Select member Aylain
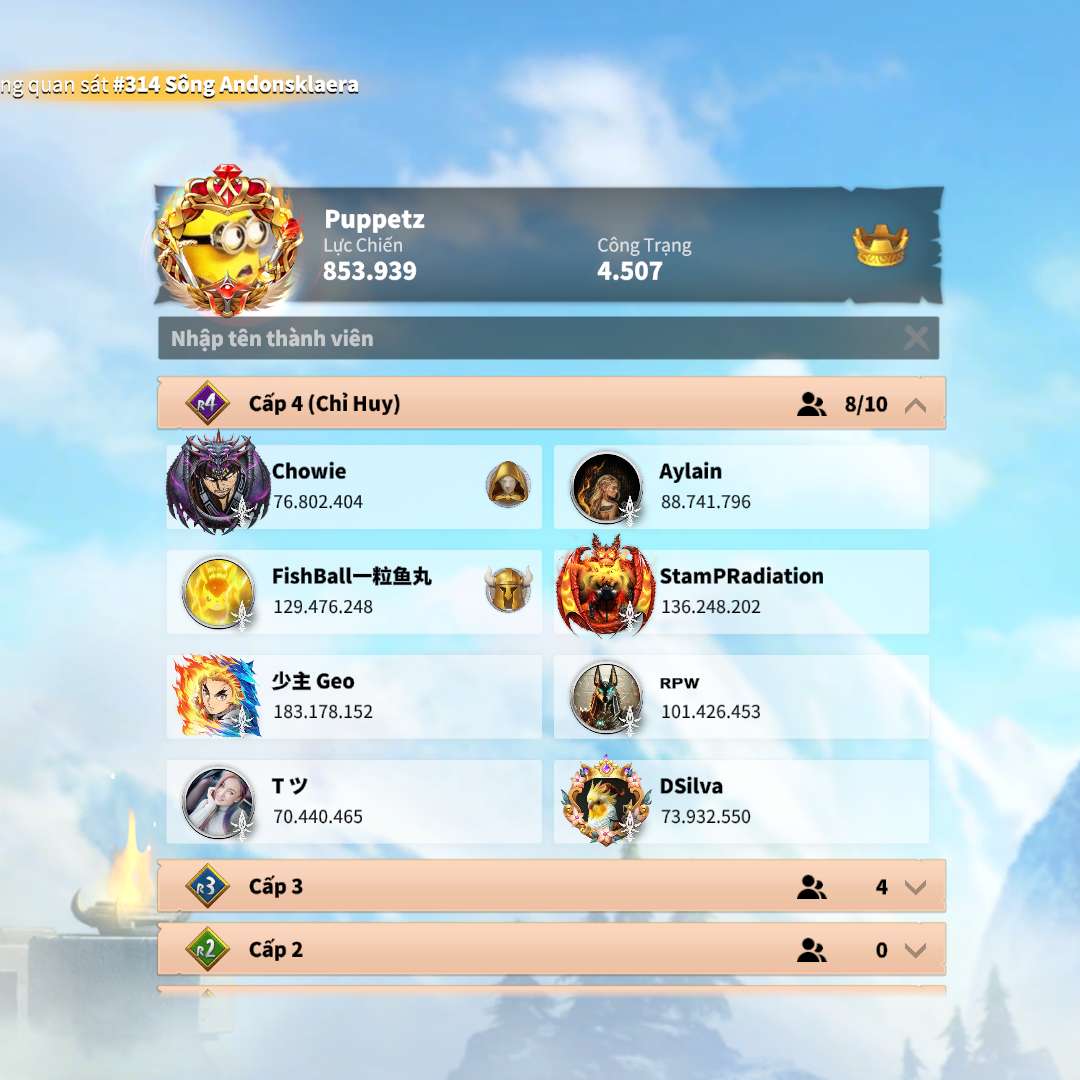 click(x=741, y=487)
